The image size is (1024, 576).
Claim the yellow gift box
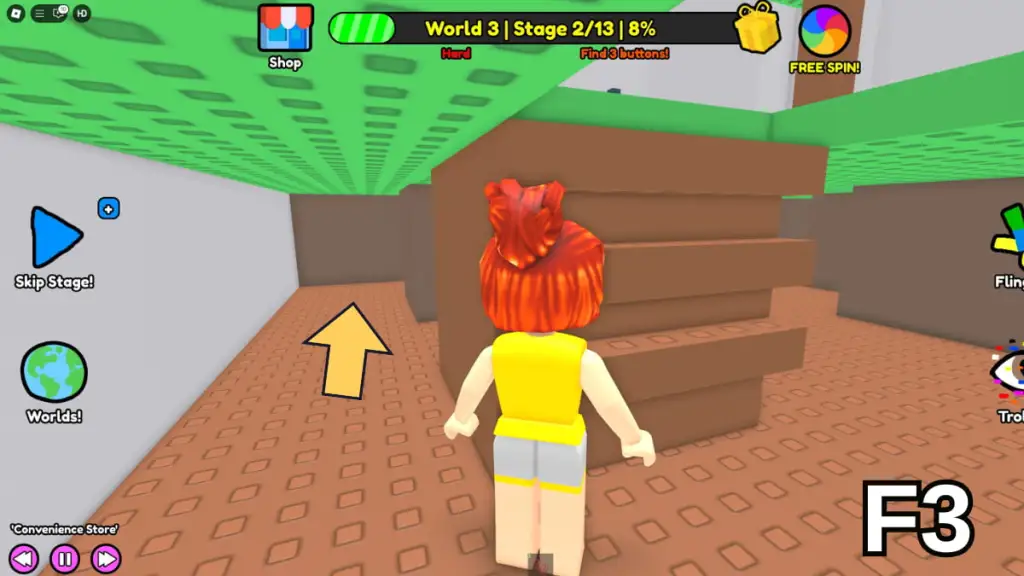pos(758,28)
